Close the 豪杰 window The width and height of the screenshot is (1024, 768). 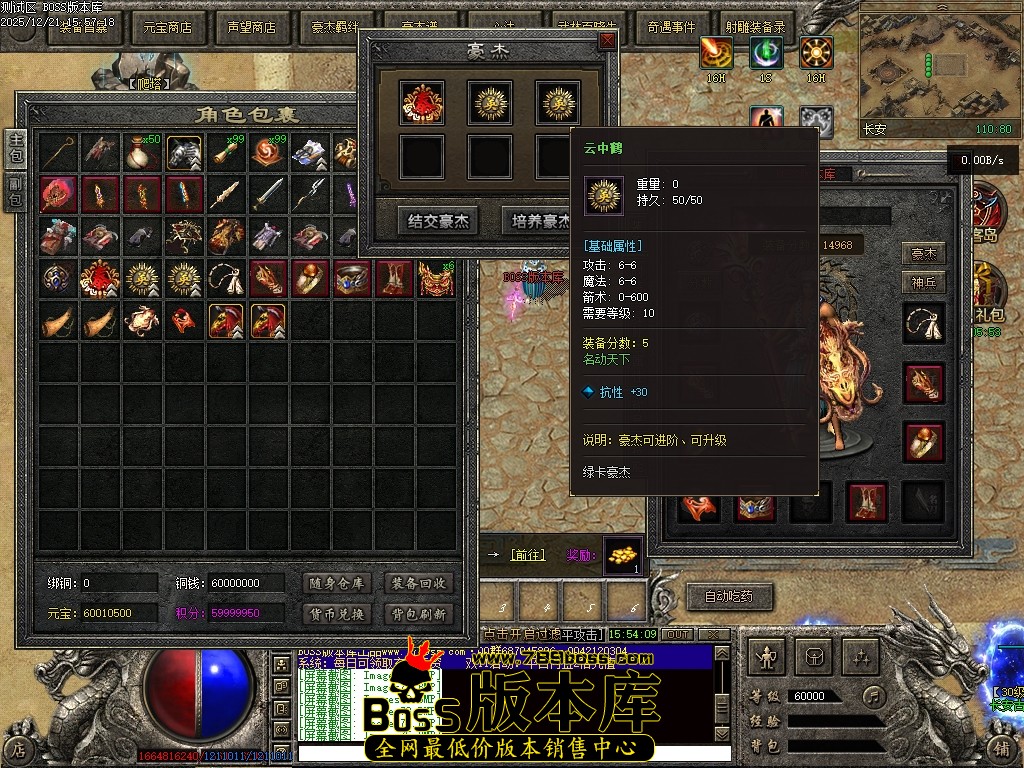[607, 41]
